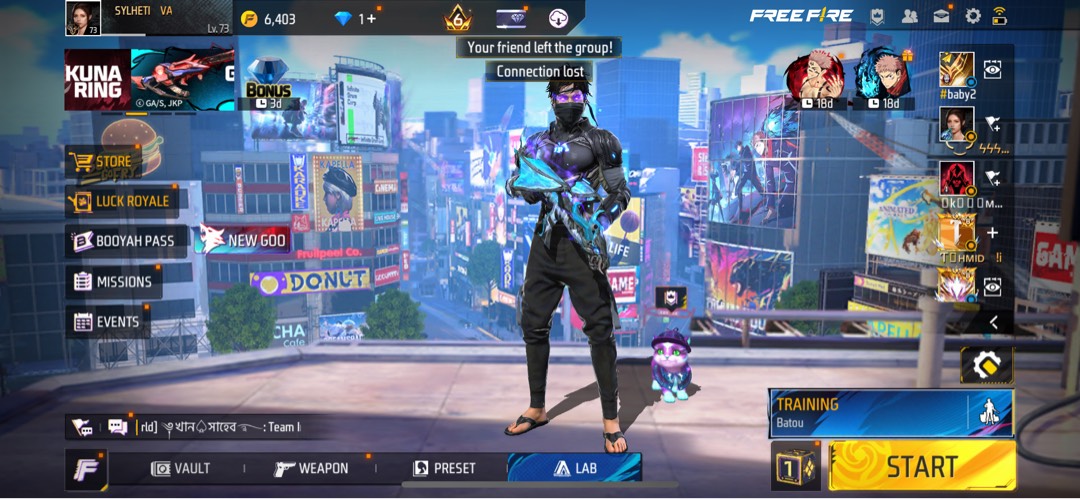Open the Store menu
Viewport: 1080px width, 499px height.
point(112,161)
